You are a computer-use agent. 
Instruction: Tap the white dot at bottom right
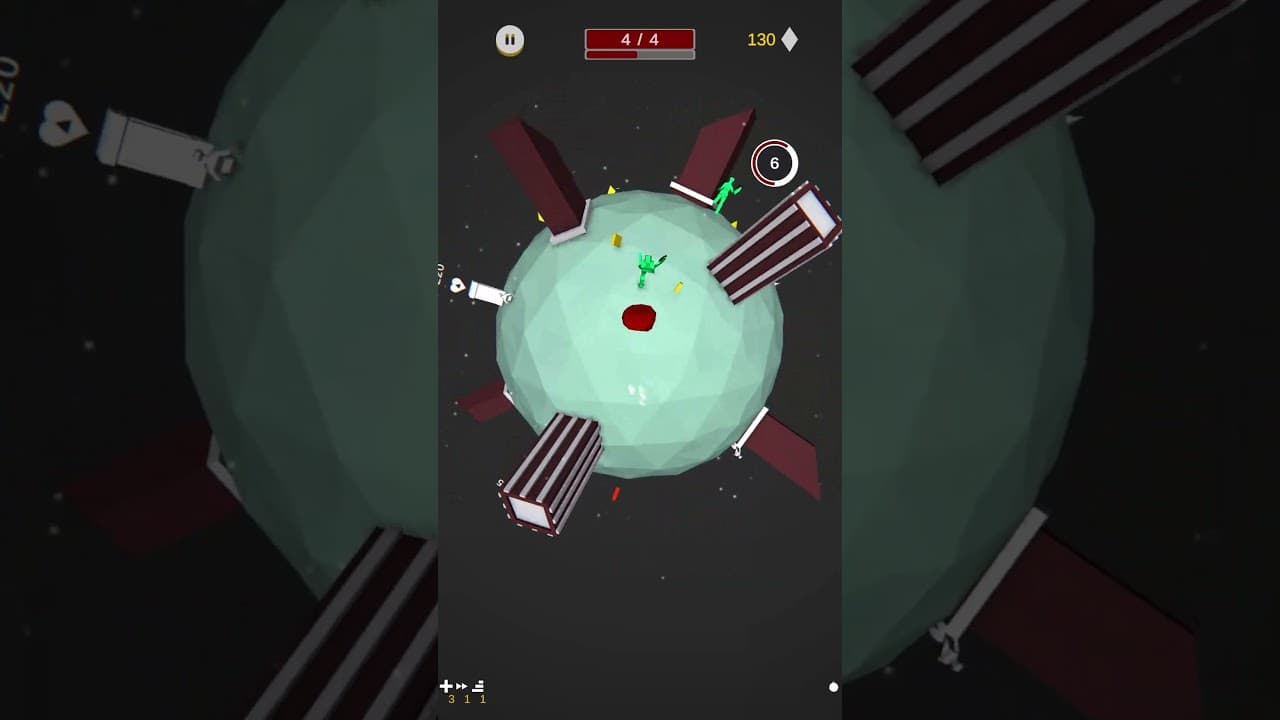[831, 687]
